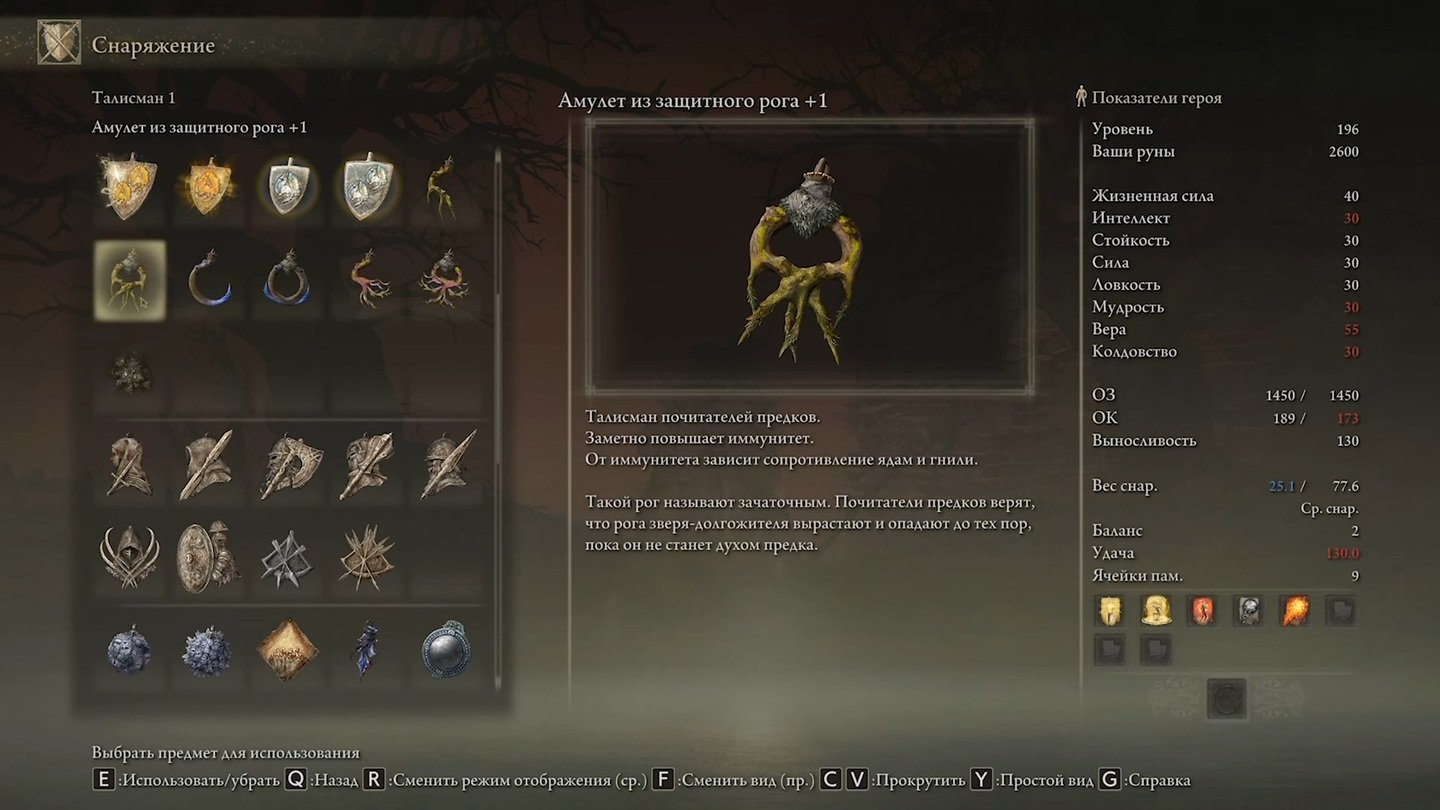Select the round shield and soldier talisman
Viewport: 1440px width, 810px height.
[x=208, y=557]
